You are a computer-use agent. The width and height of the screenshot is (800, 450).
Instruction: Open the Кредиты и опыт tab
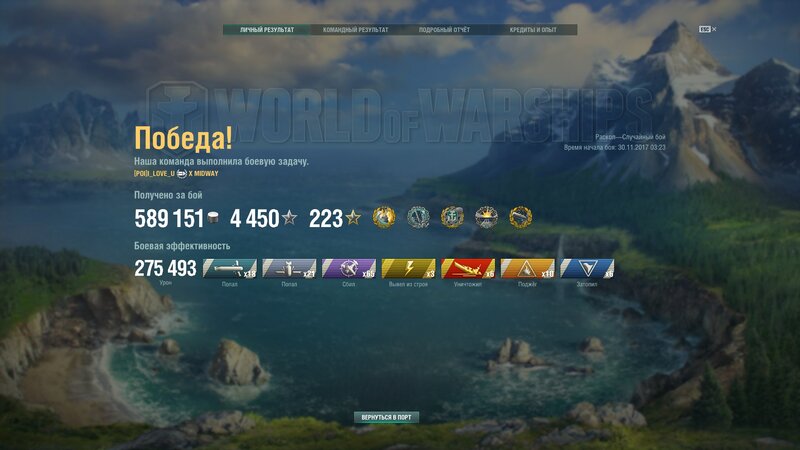point(535,30)
